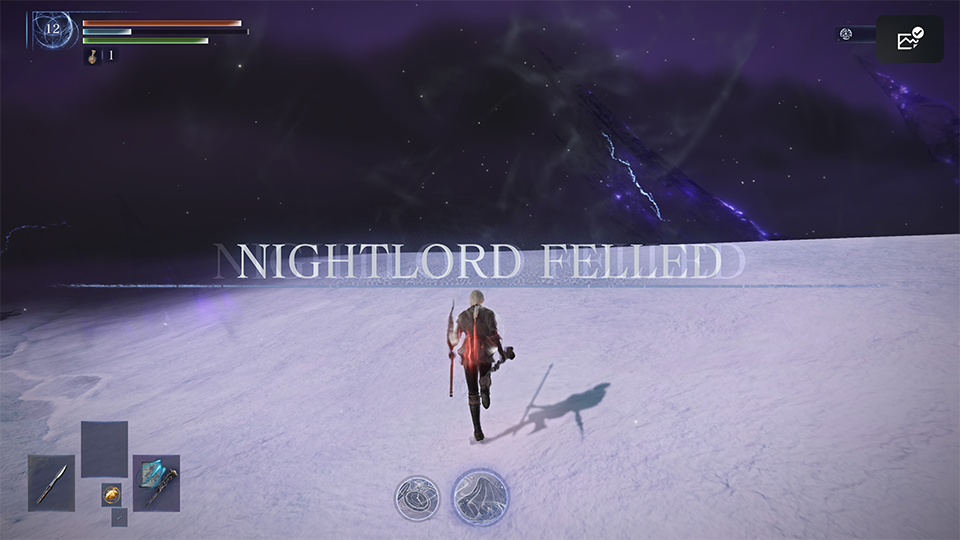
Task: Click the level 12 character emblem
Action: pos(52,28)
